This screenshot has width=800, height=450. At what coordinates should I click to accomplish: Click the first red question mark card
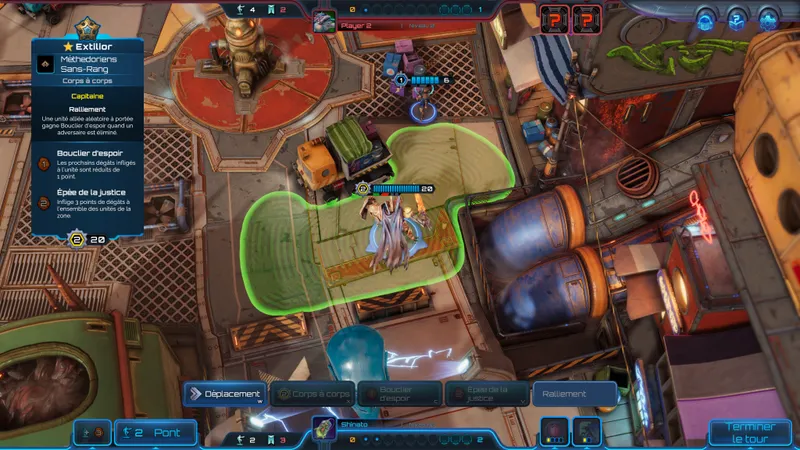[553, 18]
